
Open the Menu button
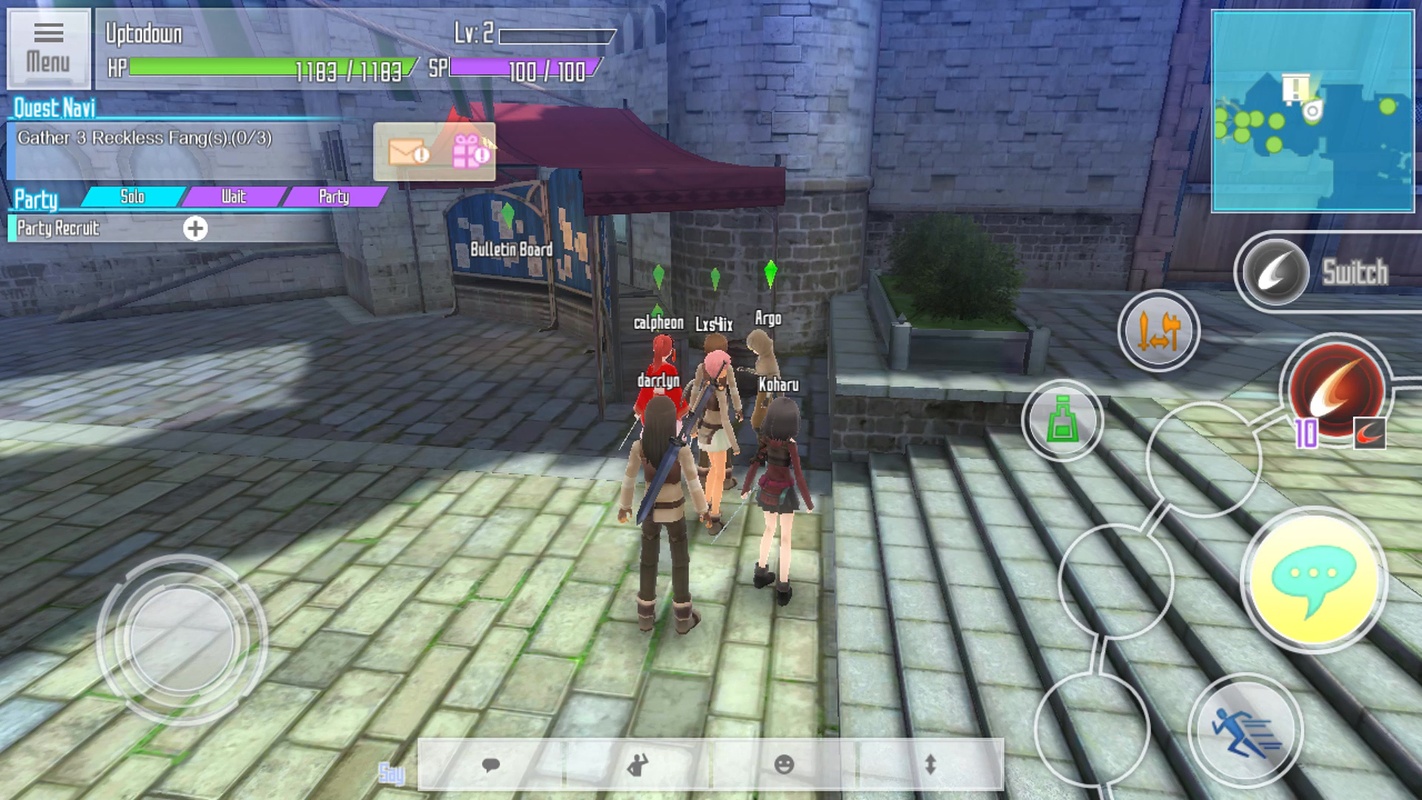(48, 48)
